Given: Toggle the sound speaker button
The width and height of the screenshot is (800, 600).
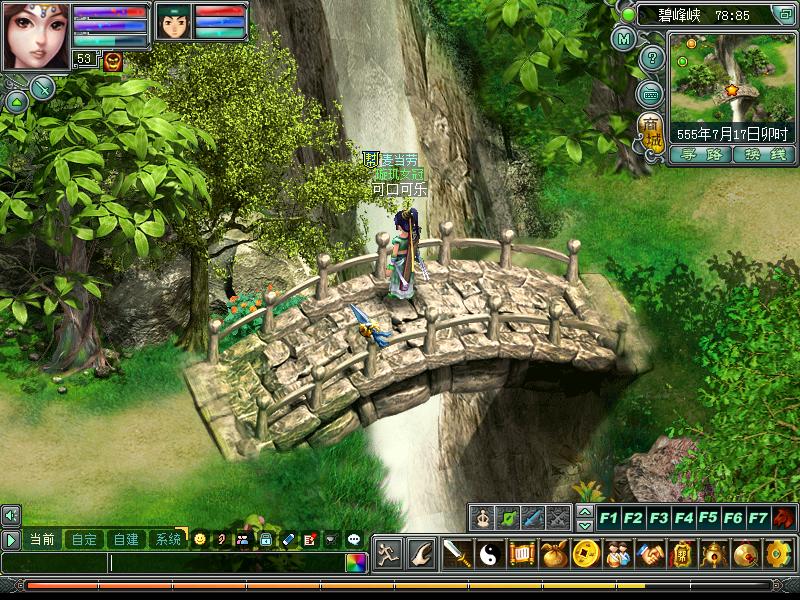Looking at the screenshot, I should click(11, 515).
